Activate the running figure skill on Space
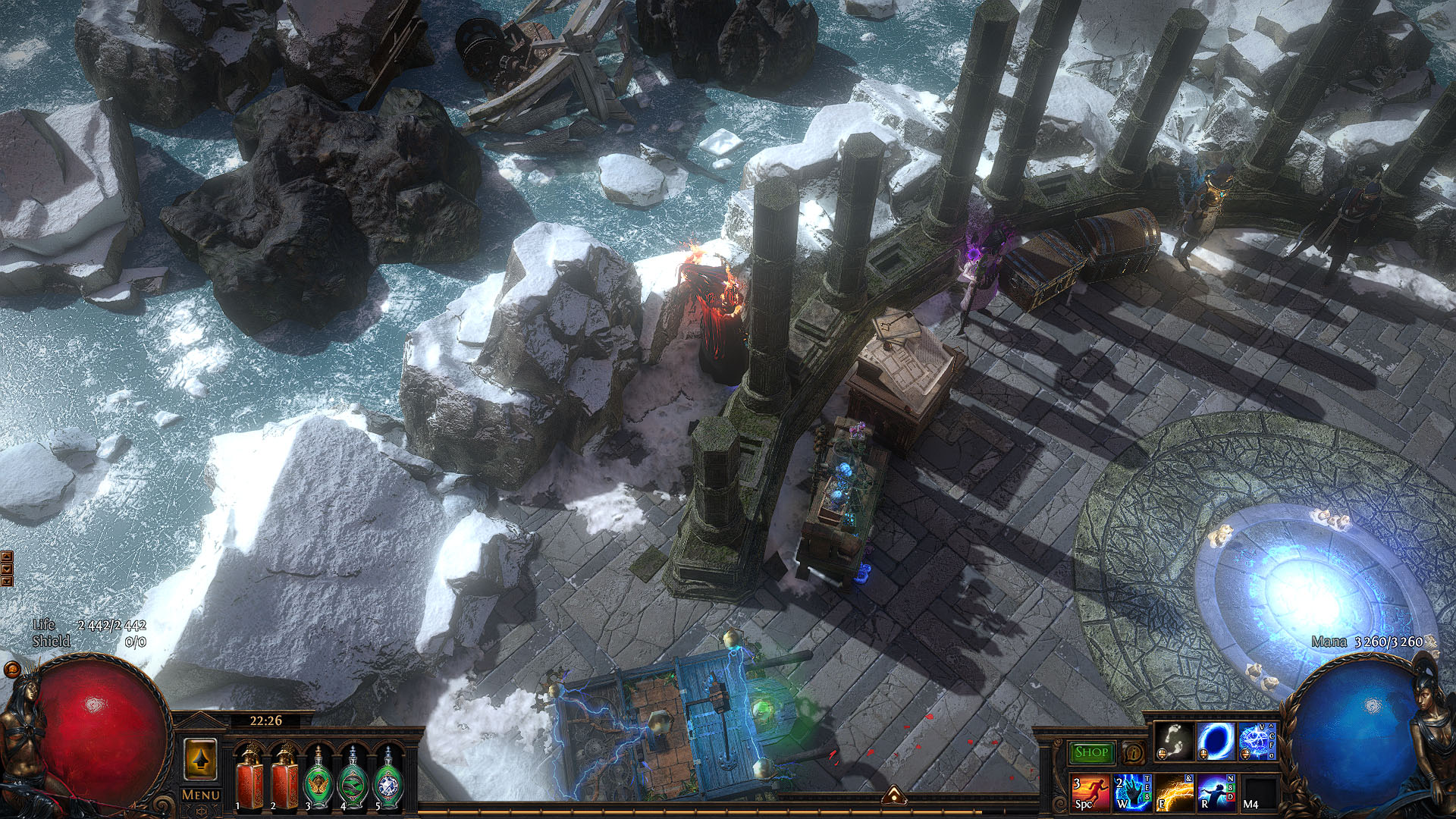The height and width of the screenshot is (819, 1456). (x=1090, y=792)
